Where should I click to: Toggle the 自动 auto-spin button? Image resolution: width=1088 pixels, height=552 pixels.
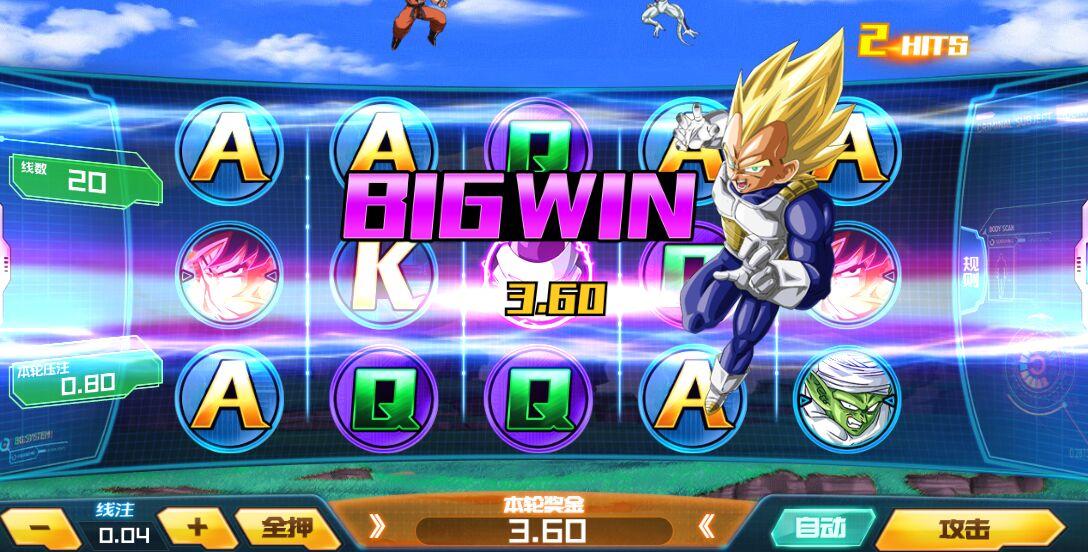tap(821, 527)
